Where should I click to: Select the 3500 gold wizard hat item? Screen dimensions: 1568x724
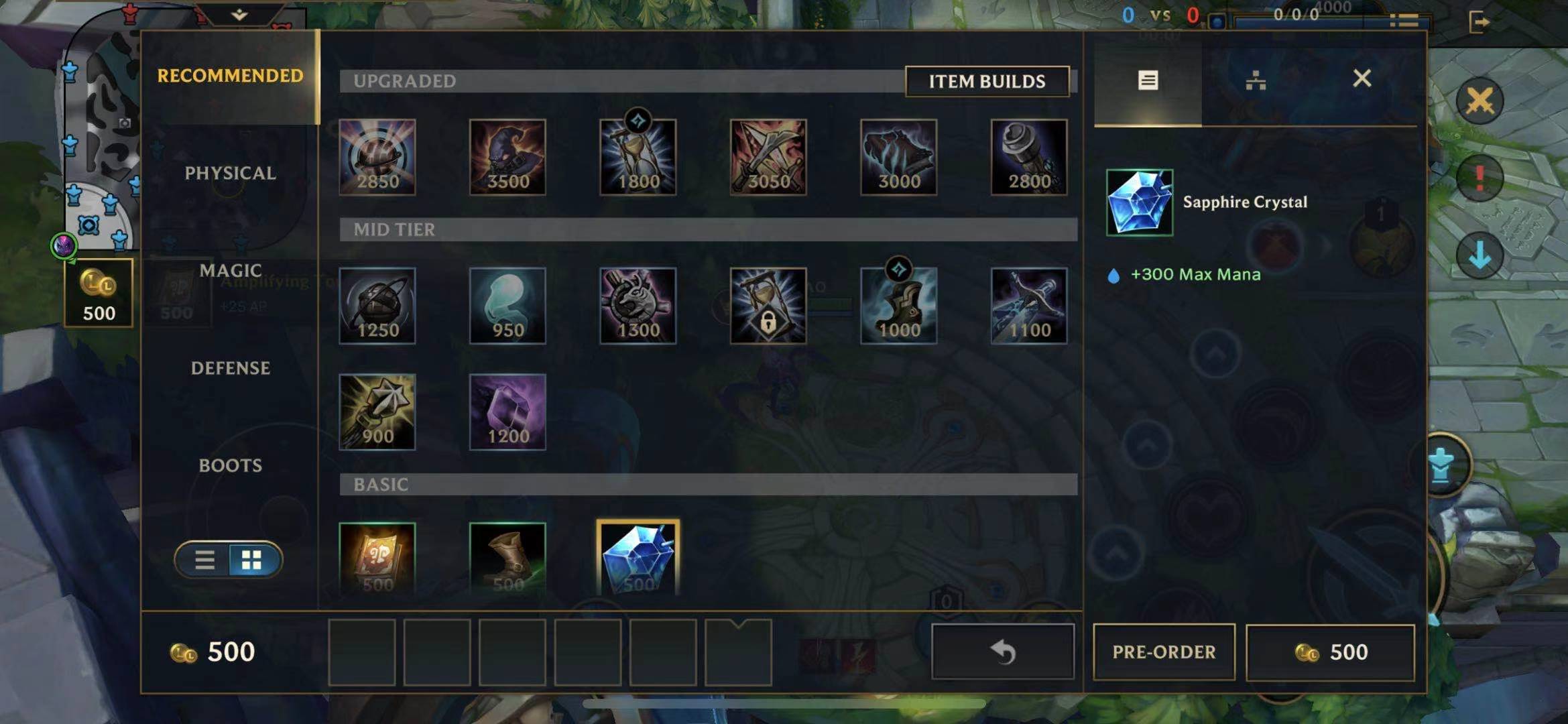pos(507,158)
